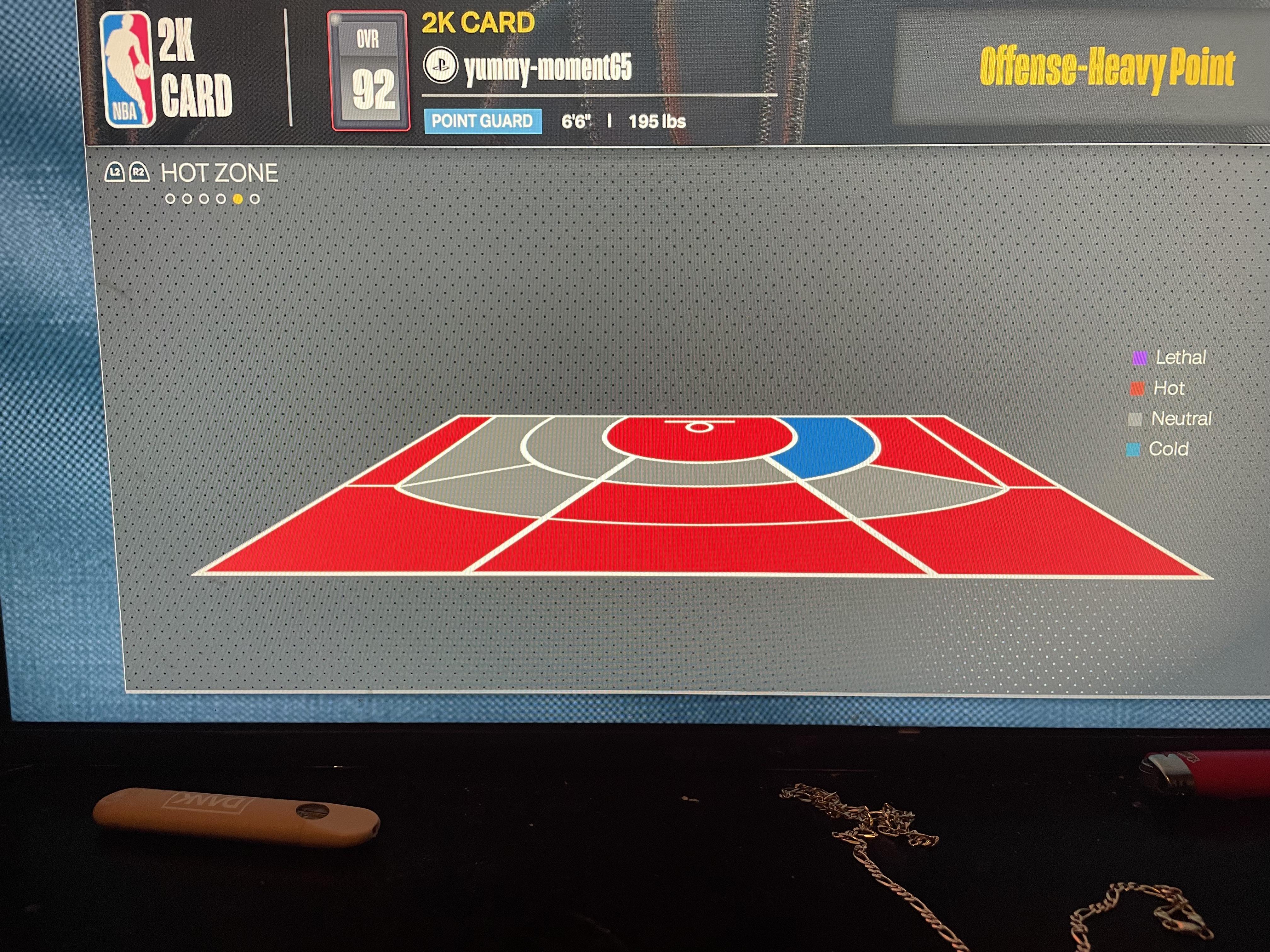1270x952 pixels.
Task: Advance to the fourth pagination dot
Action: pyautogui.click(x=221, y=199)
